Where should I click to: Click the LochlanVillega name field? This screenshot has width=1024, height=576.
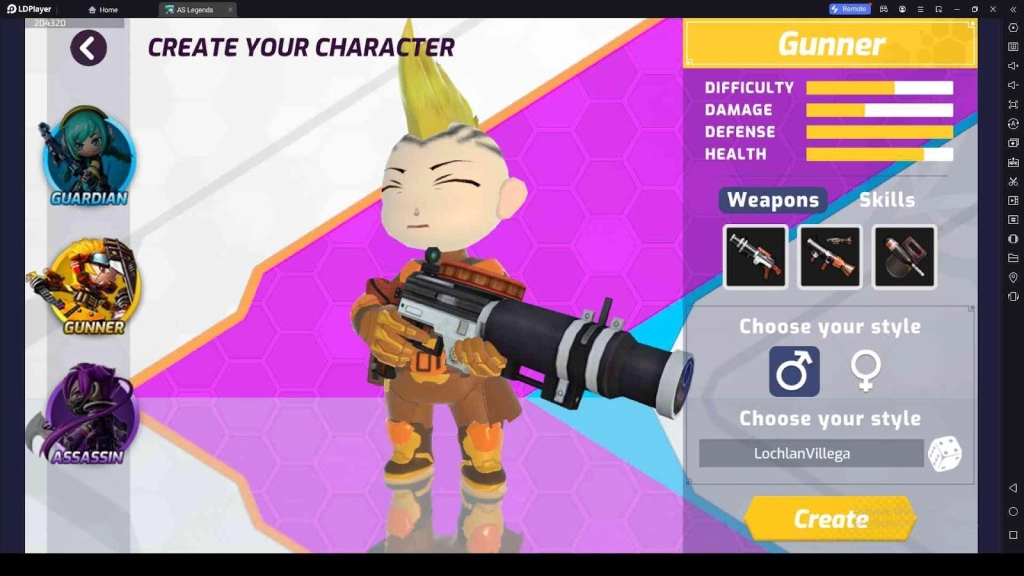click(x=810, y=454)
